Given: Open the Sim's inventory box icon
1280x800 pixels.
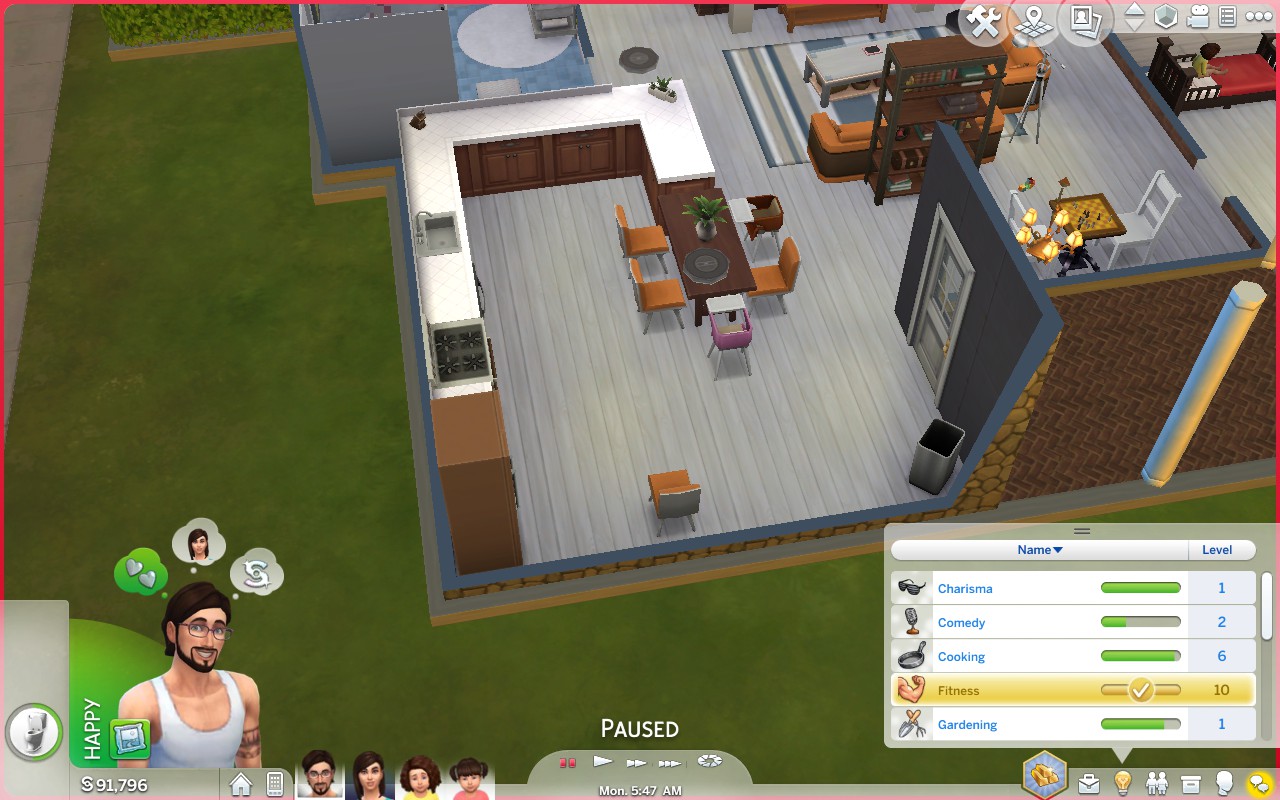Looking at the screenshot, I should pyautogui.click(x=1188, y=781).
